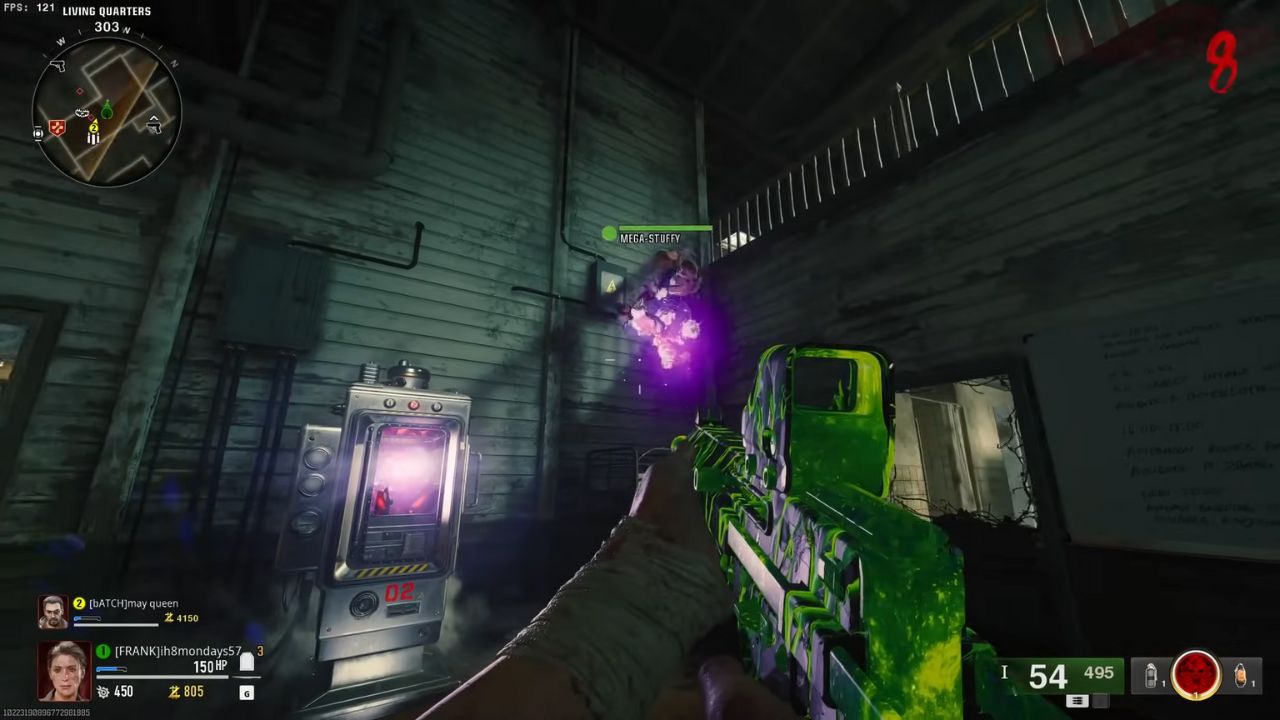Click the Semtex lethal grenade icon
The image size is (1280, 720).
click(x=1240, y=675)
